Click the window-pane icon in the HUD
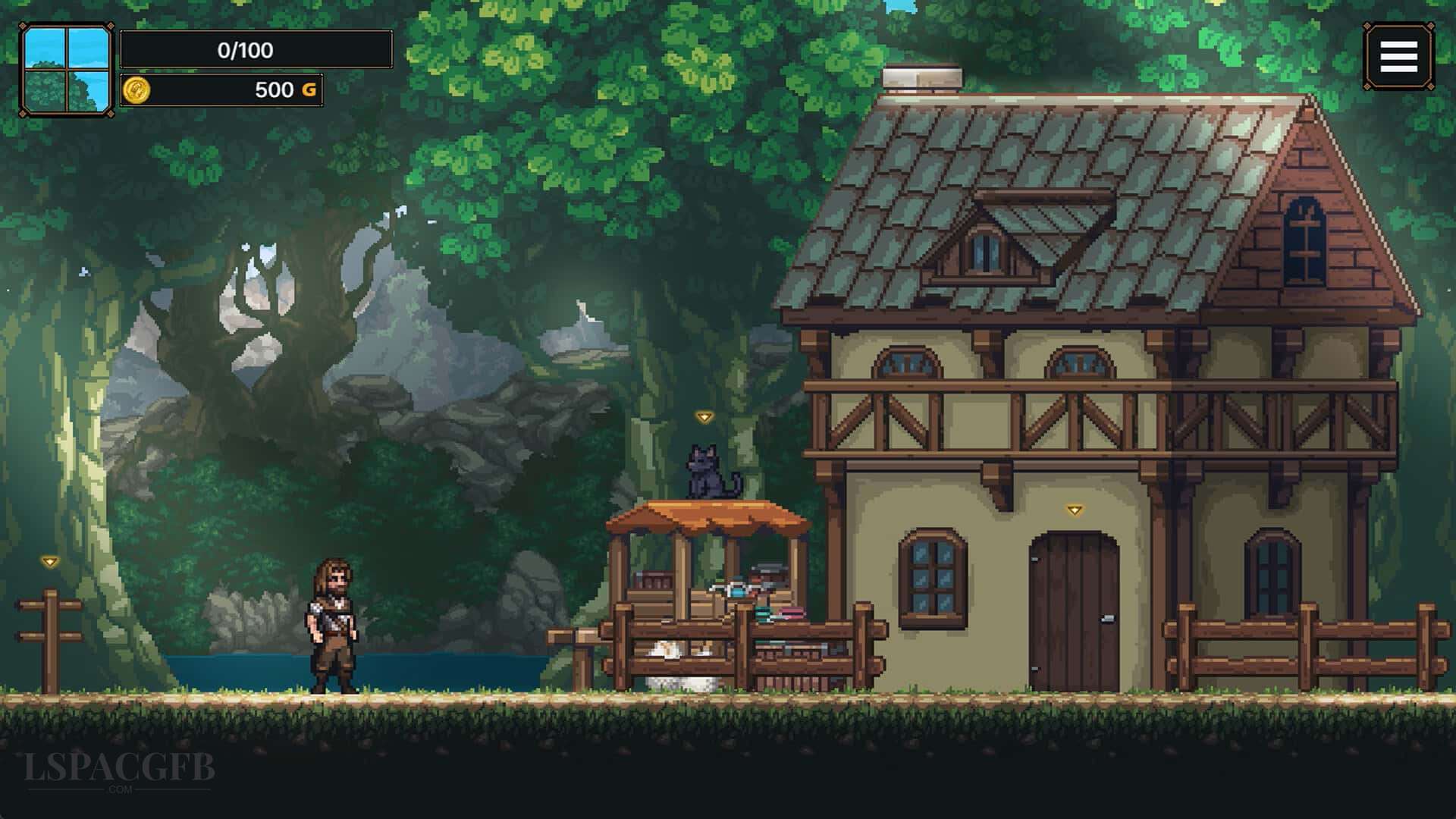Viewport: 1456px width, 819px height. [x=67, y=70]
